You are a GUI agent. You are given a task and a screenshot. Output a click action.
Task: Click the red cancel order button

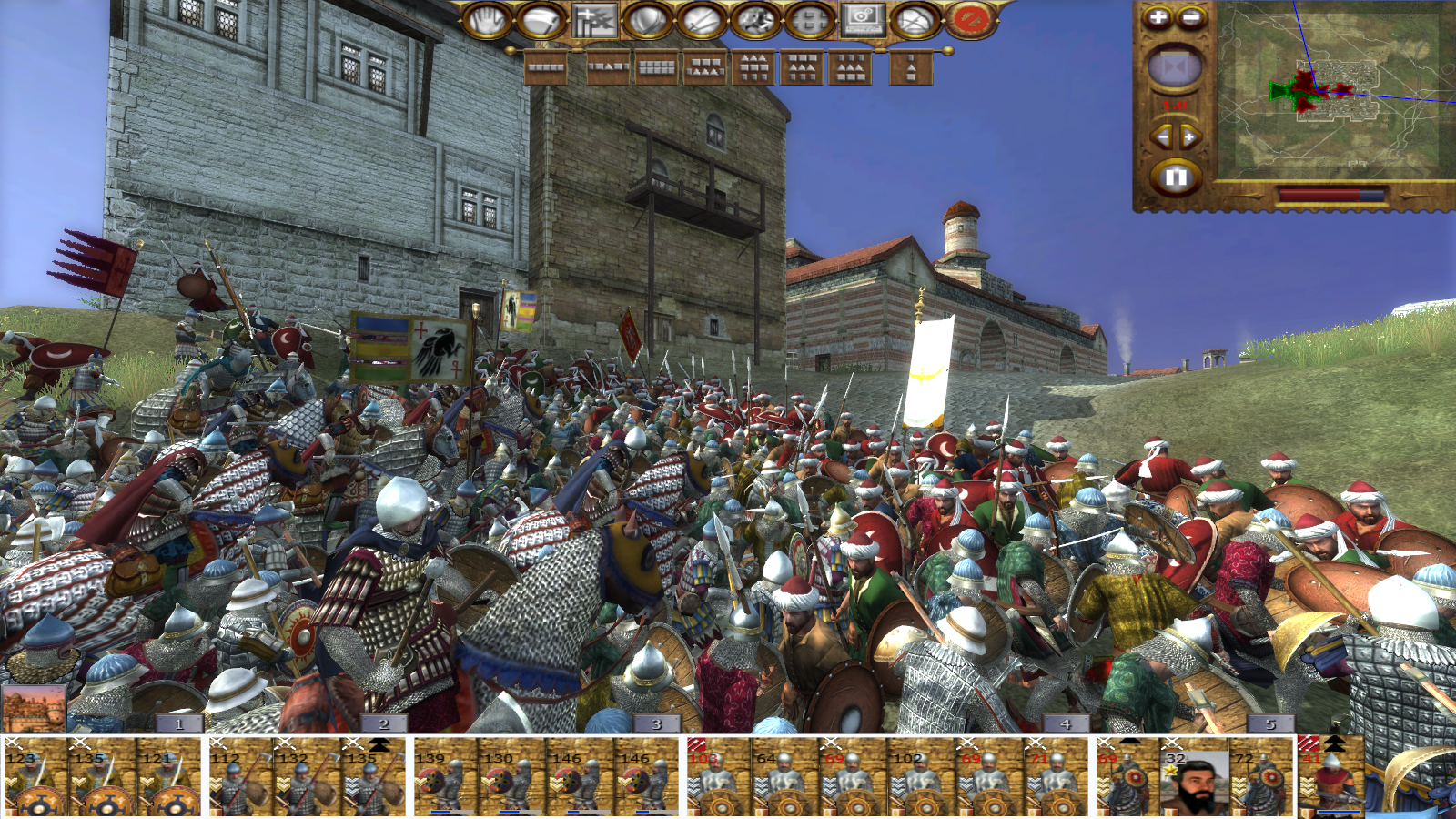(x=970, y=20)
